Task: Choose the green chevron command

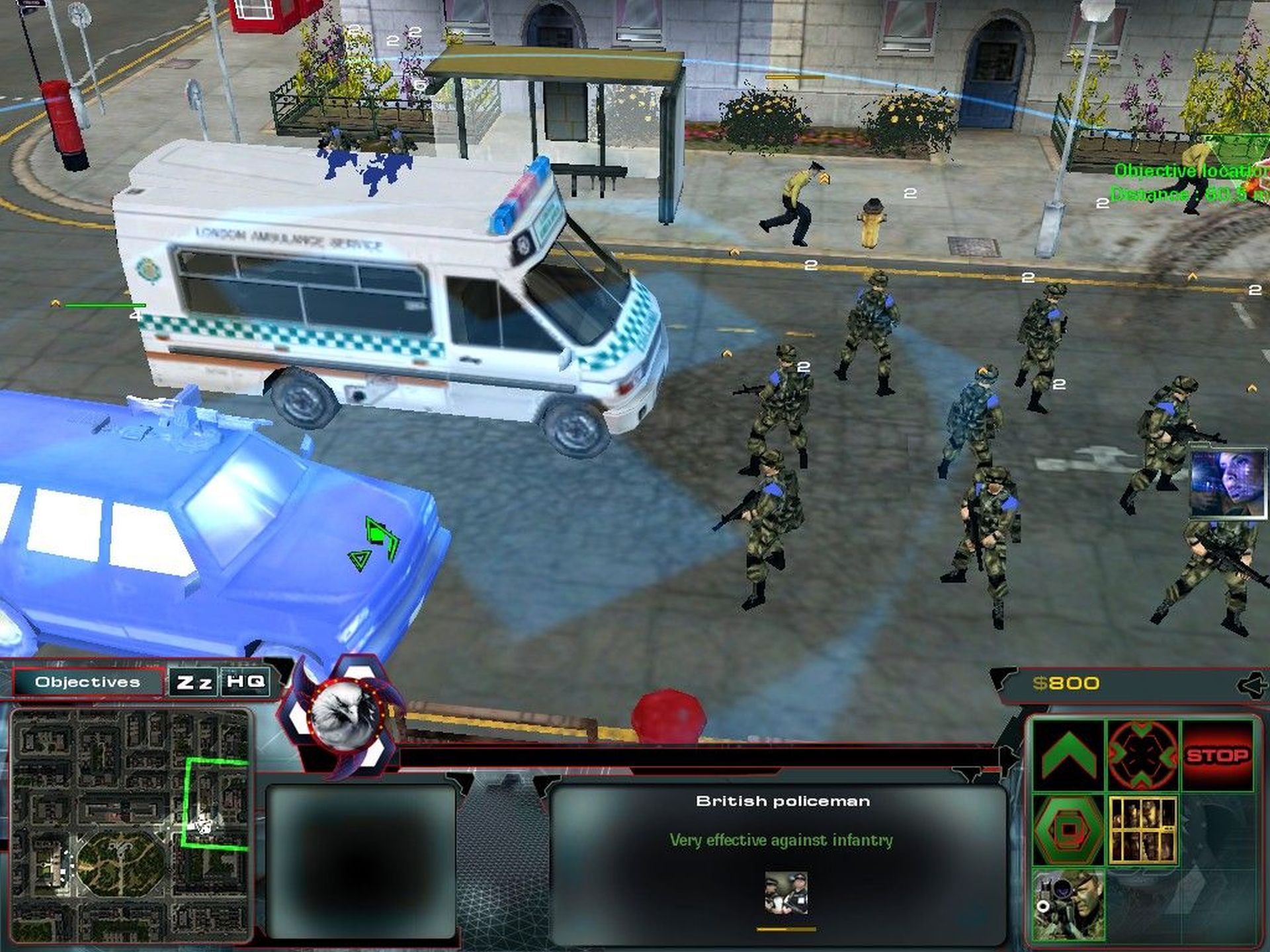Action: [x=1068, y=755]
